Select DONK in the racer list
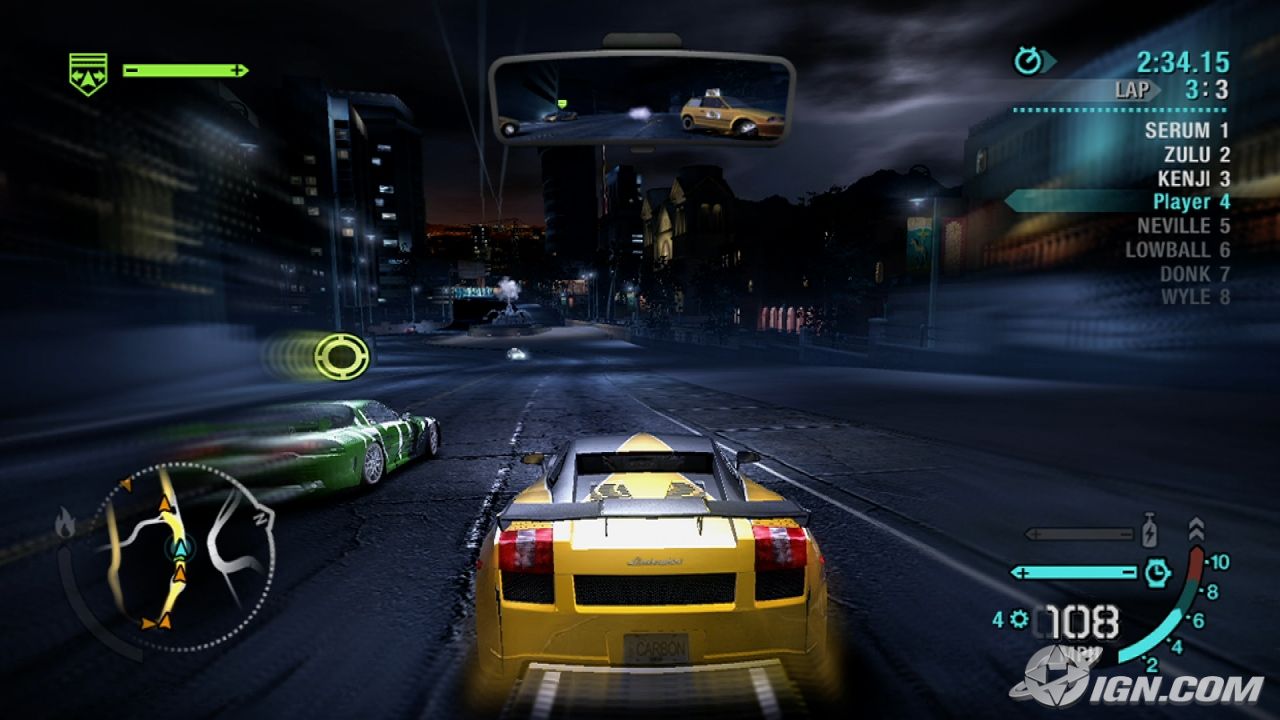1280x720 pixels. (x=1194, y=273)
